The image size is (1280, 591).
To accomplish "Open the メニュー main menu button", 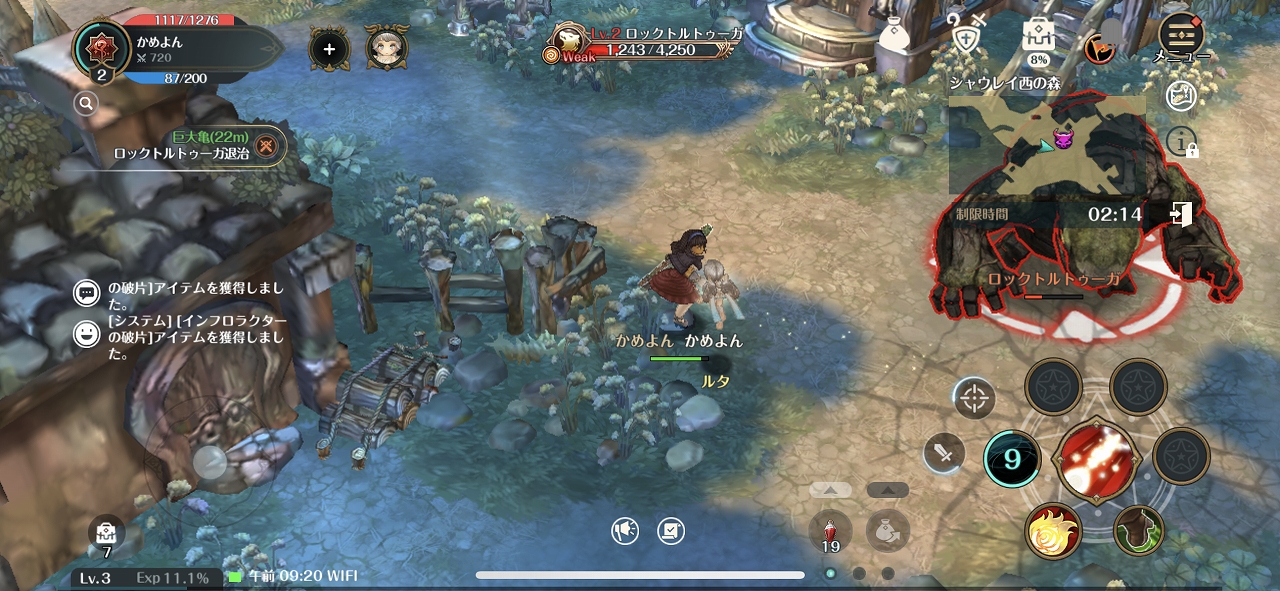I will point(1181,37).
